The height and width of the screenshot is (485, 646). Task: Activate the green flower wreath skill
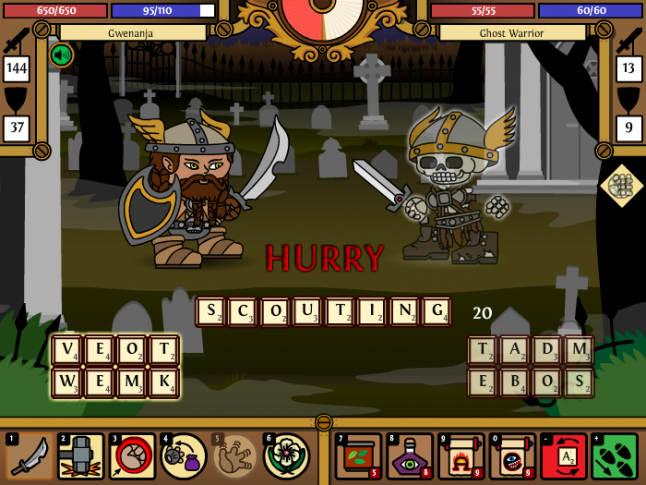tap(287, 457)
